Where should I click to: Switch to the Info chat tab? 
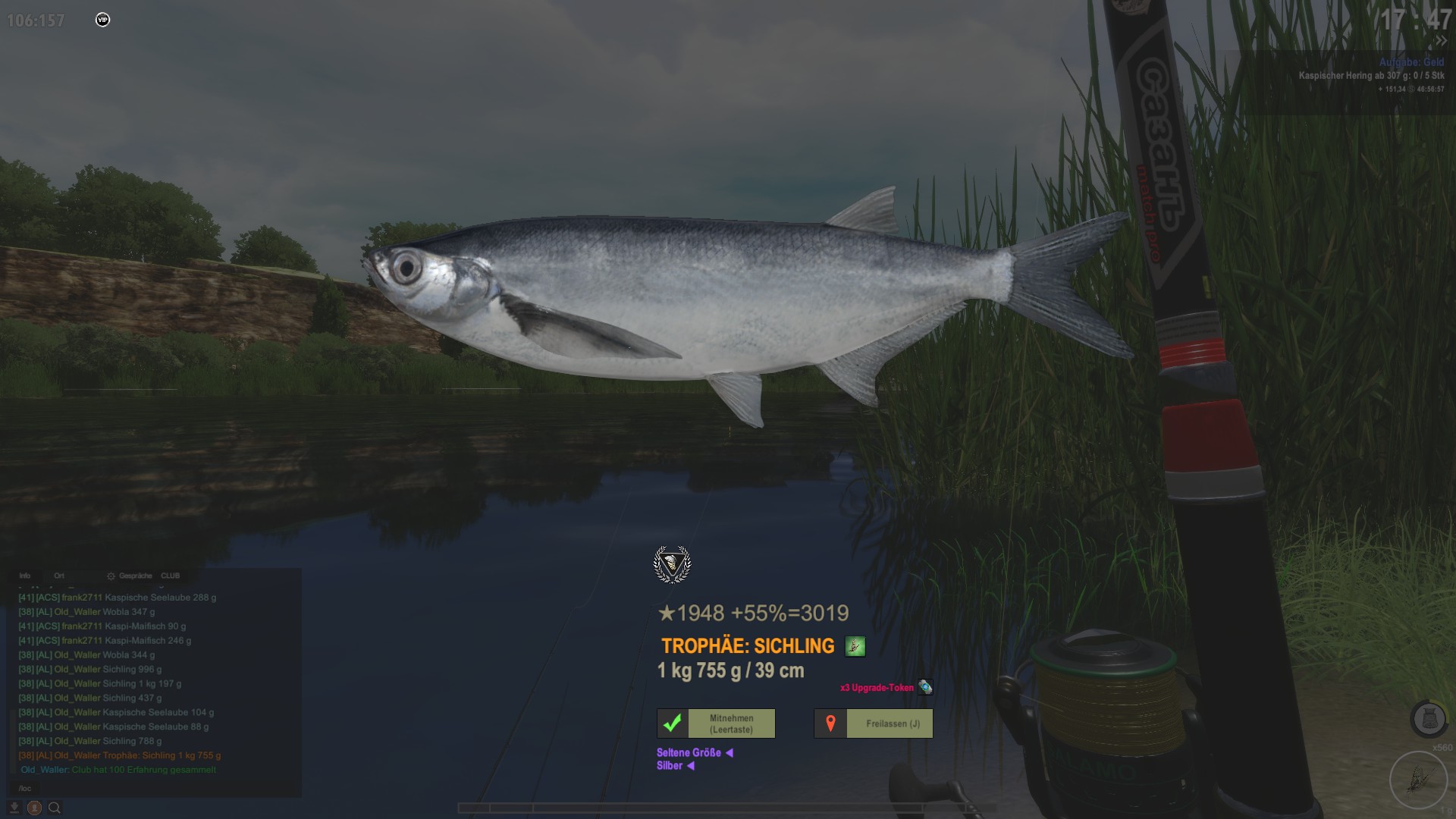coord(25,576)
